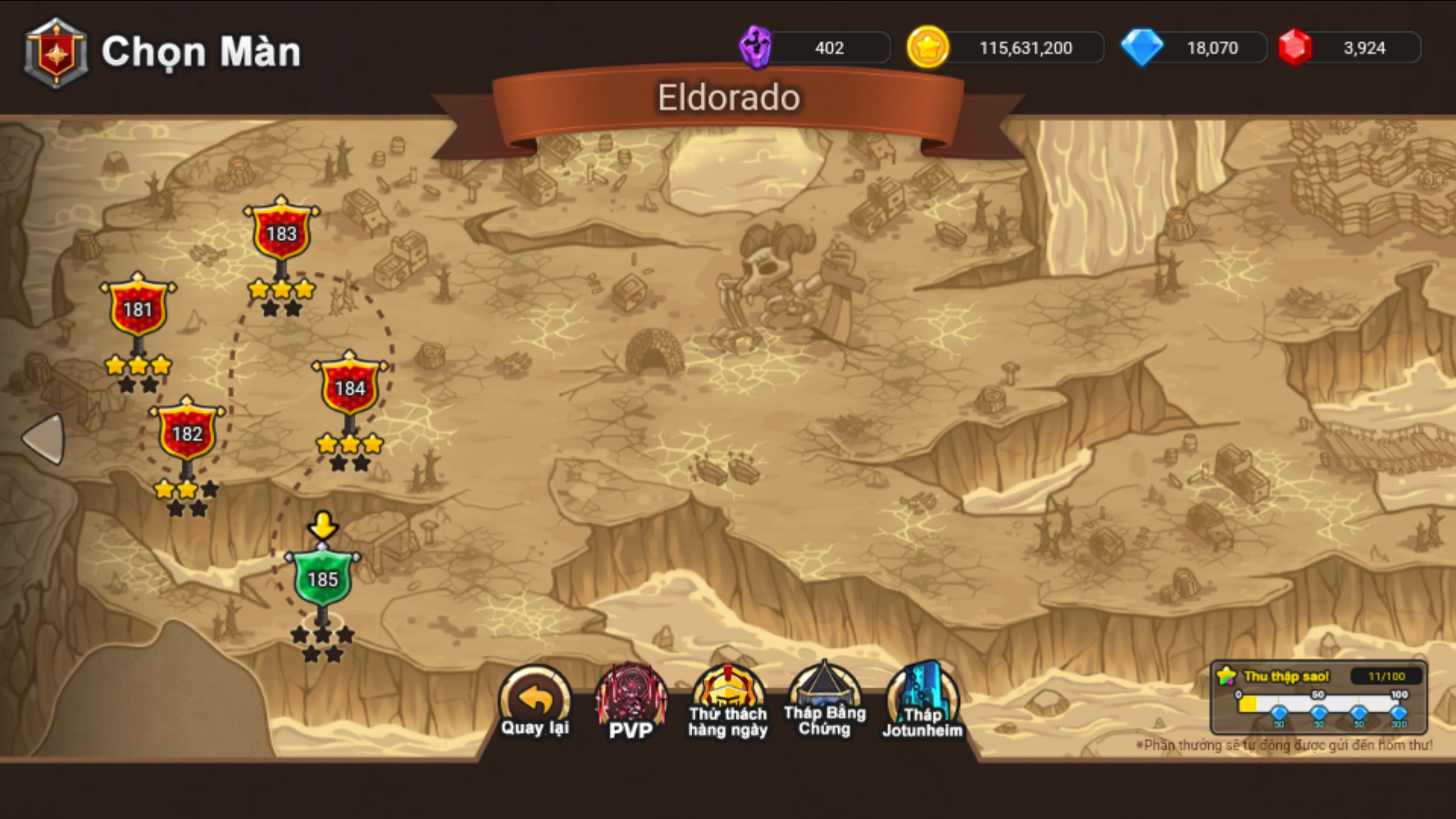Open the Thu thập sao star reward panel
Screen dimensions: 1456x819
[1319, 696]
